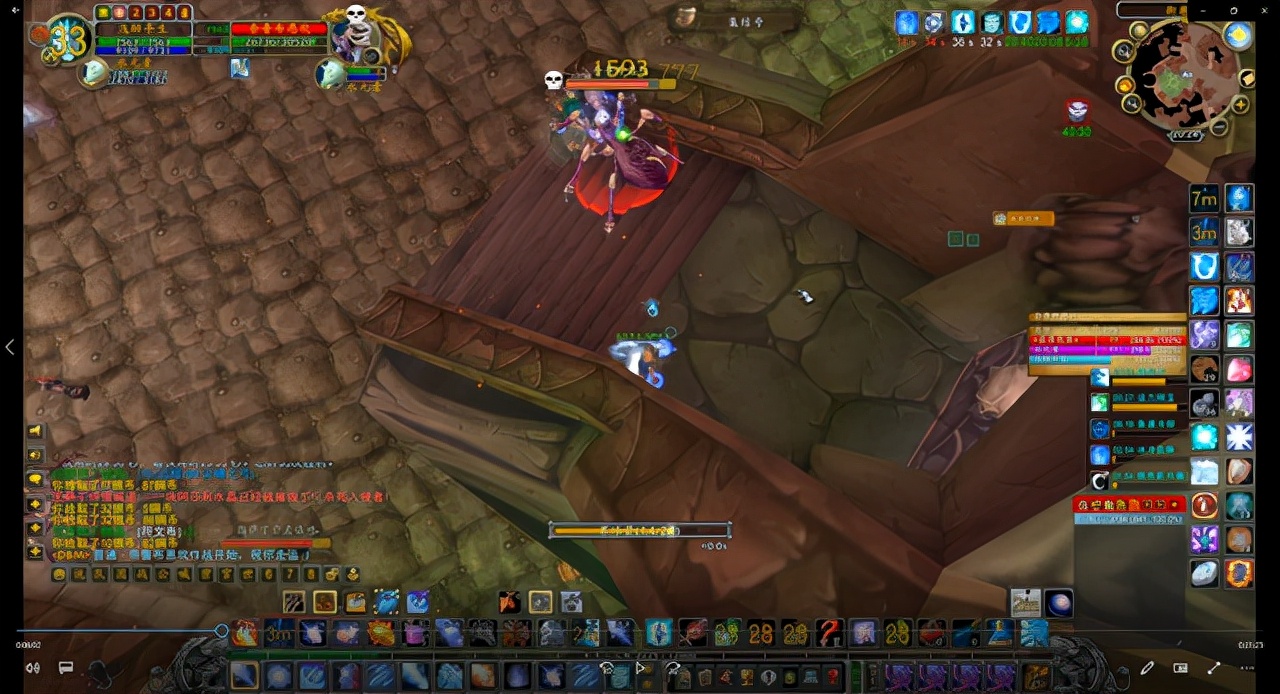This screenshot has height=694, width=1280.
Task: Click the first blue buff icon at top
Action: (906, 22)
